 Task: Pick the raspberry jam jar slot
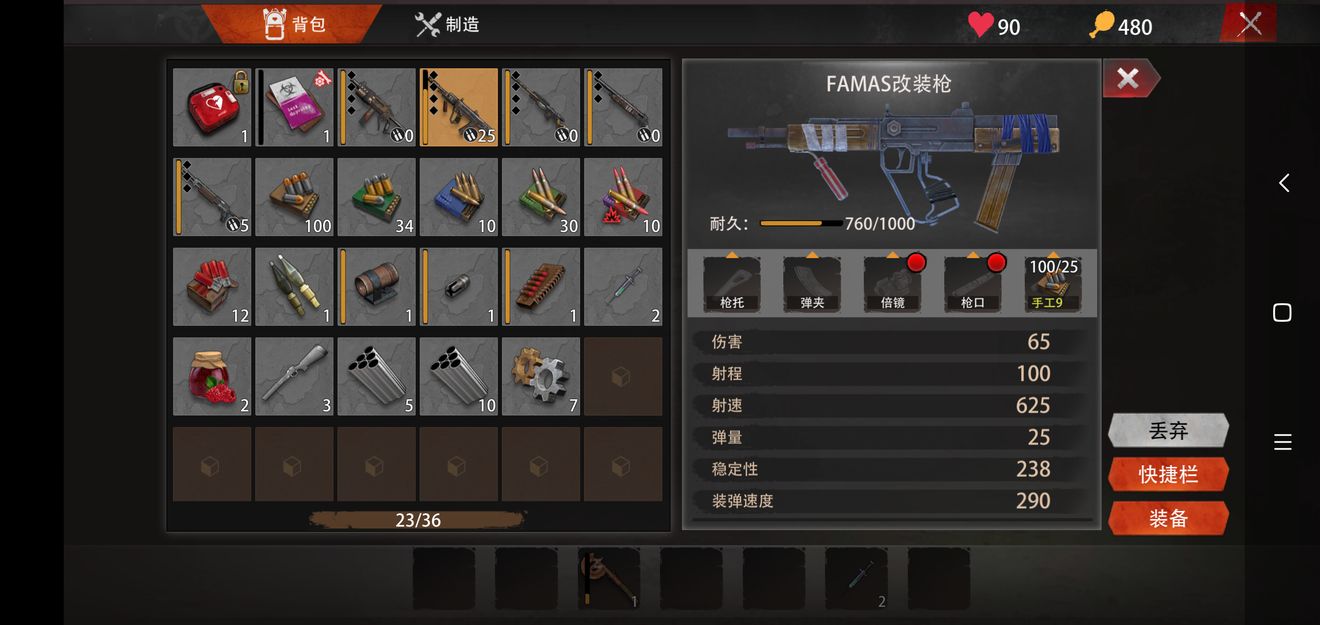click(x=212, y=376)
